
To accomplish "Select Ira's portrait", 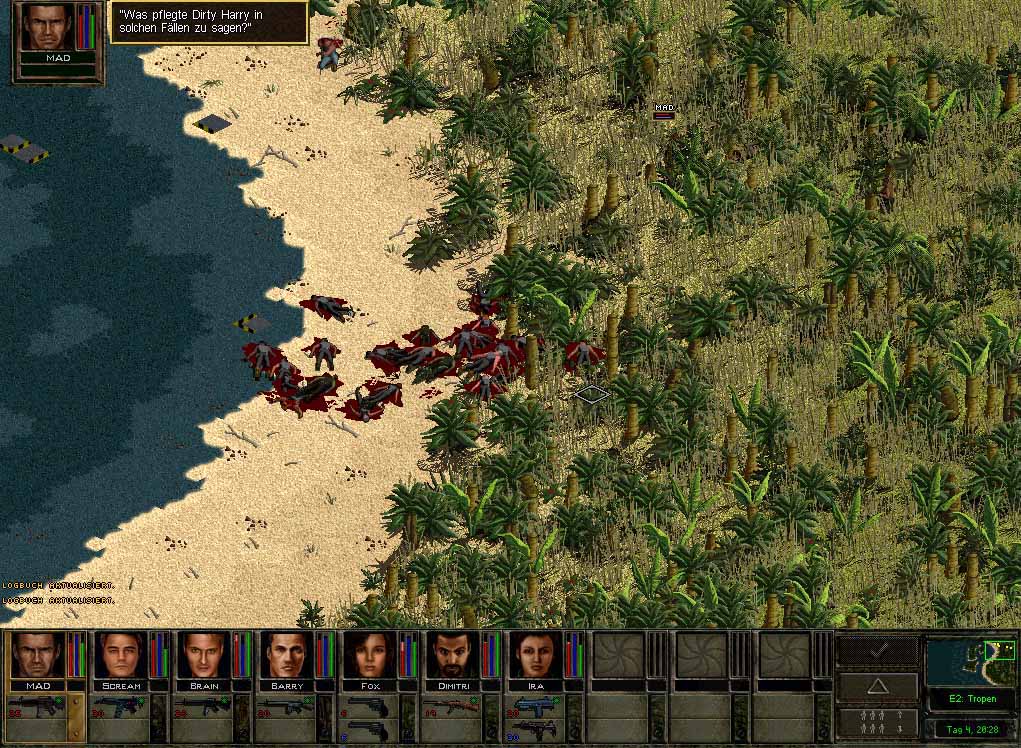I will (535, 655).
